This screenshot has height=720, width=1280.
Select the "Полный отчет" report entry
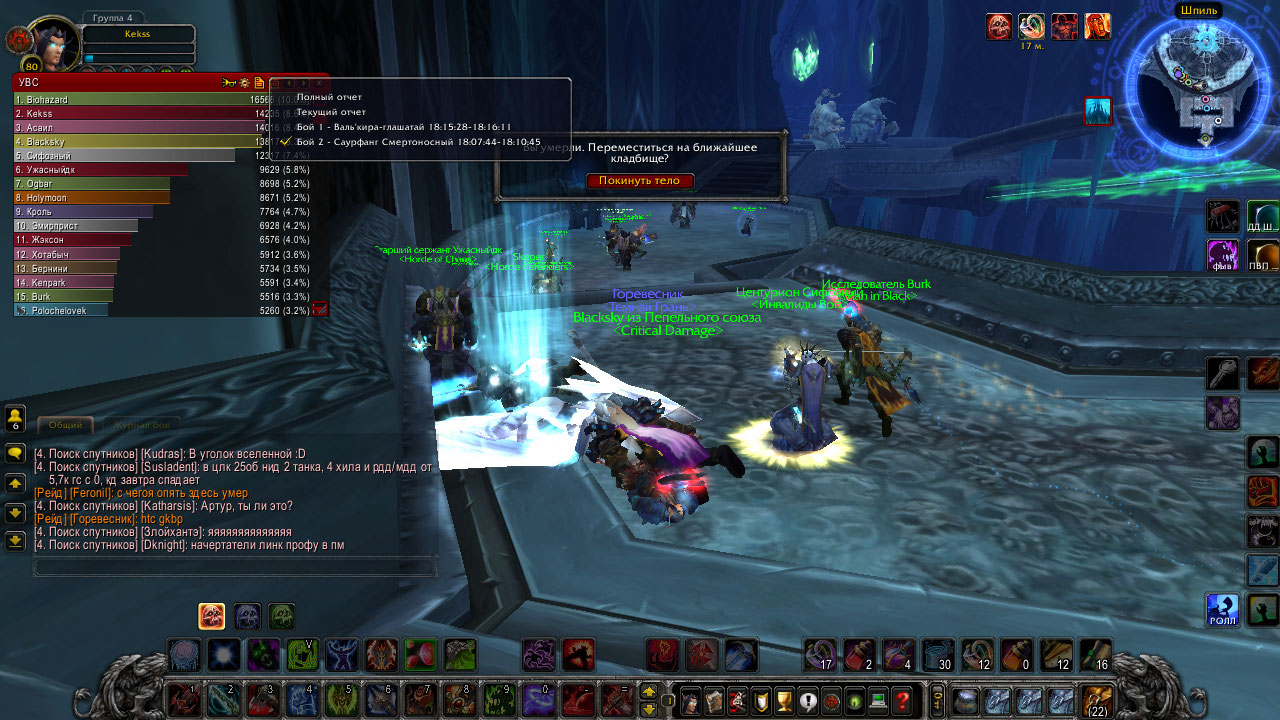coord(329,97)
